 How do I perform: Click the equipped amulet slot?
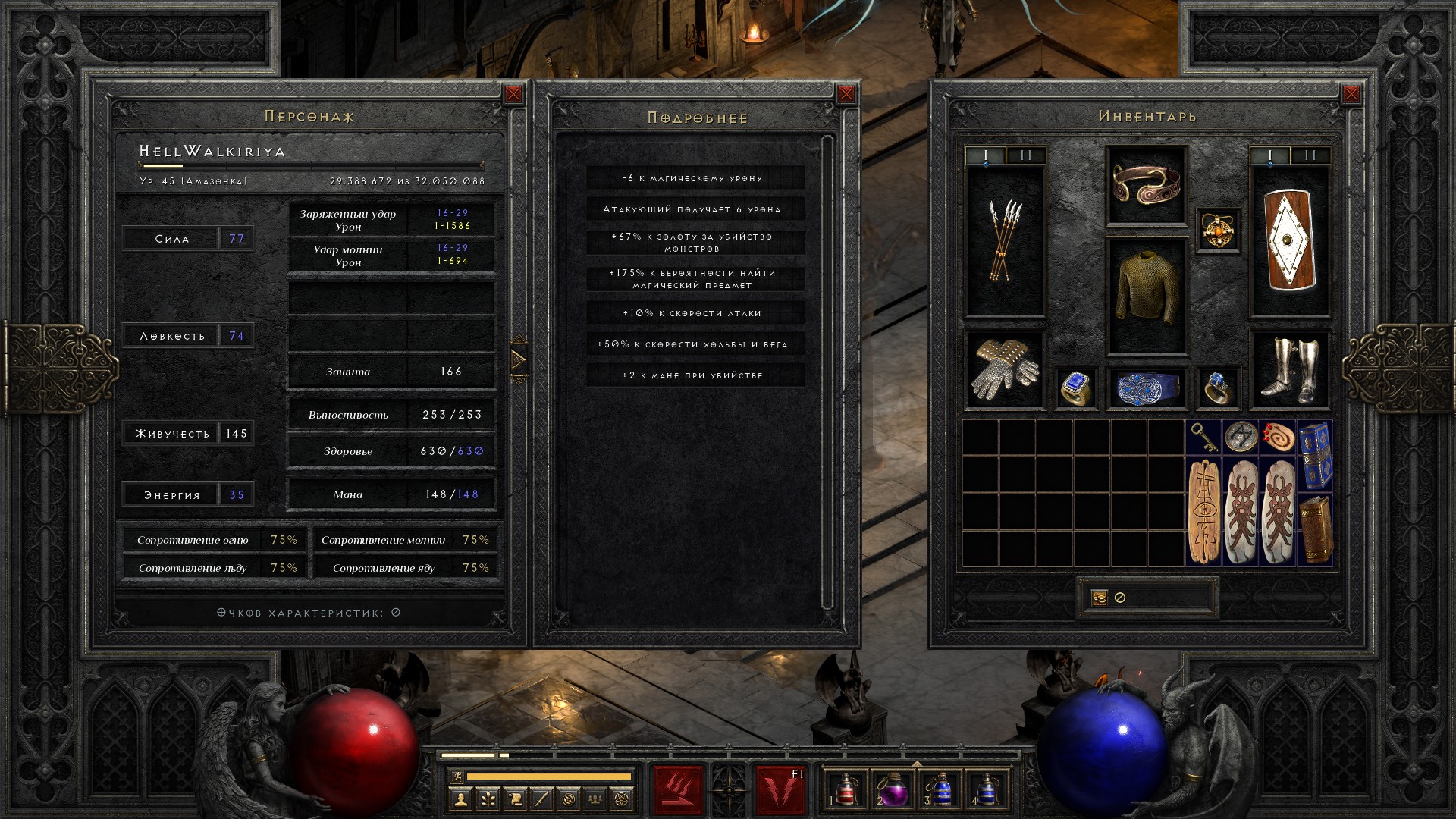[x=1218, y=229]
